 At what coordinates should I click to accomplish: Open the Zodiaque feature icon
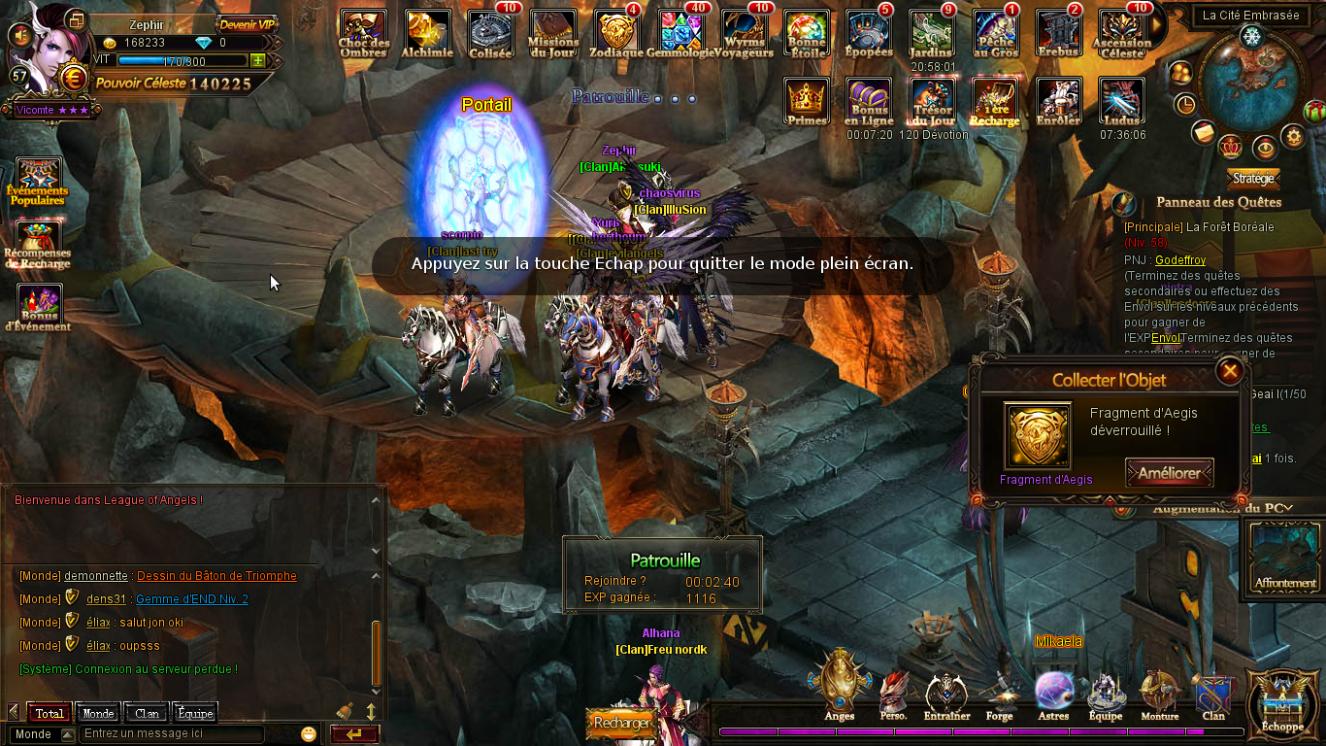pyautogui.click(x=616, y=33)
